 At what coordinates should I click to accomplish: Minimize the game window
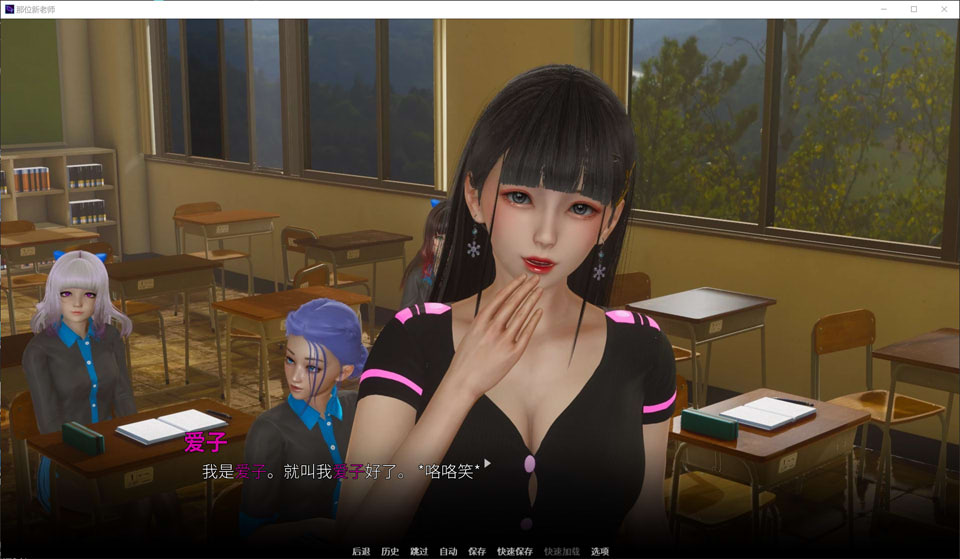pos(885,9)
